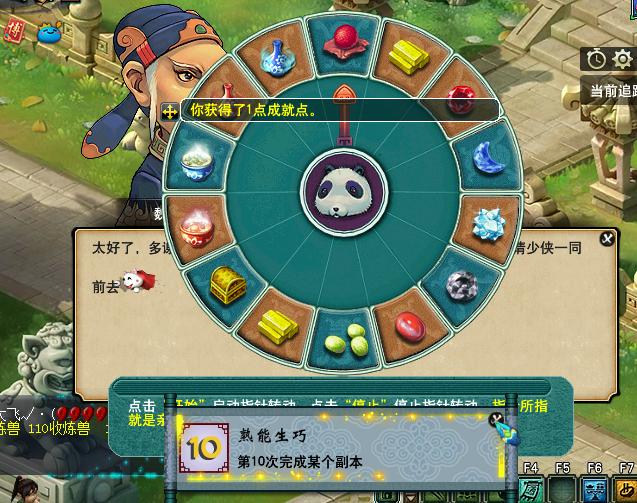This screenshot has width=637, height=503.
Task: Pick the silver black pearl prize
Action: click(x=462, y=285)
